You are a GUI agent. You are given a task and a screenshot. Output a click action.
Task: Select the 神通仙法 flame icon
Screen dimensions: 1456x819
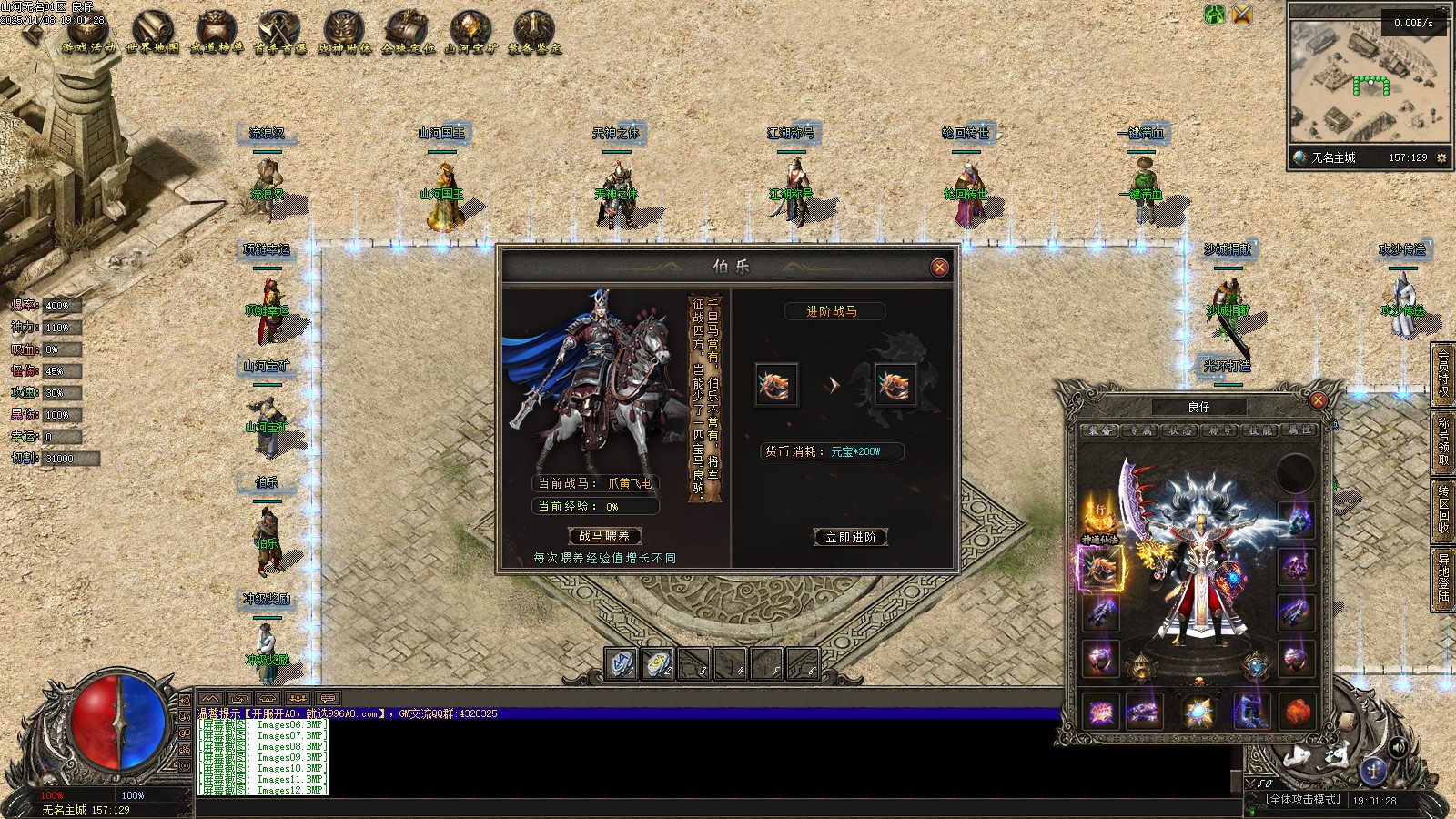pos(1099,519)
